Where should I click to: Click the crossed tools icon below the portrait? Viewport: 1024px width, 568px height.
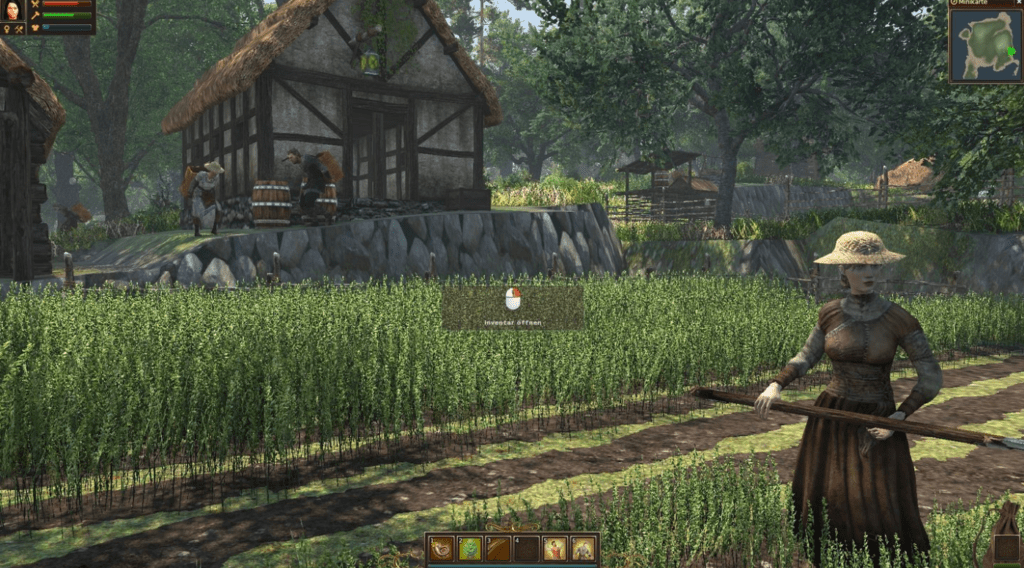click(19, 29)
